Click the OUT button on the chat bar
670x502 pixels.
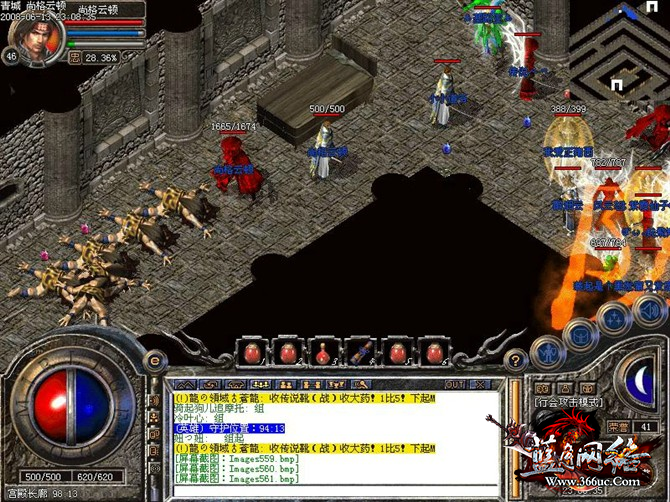pyautogui.click(x=455, y=384)
